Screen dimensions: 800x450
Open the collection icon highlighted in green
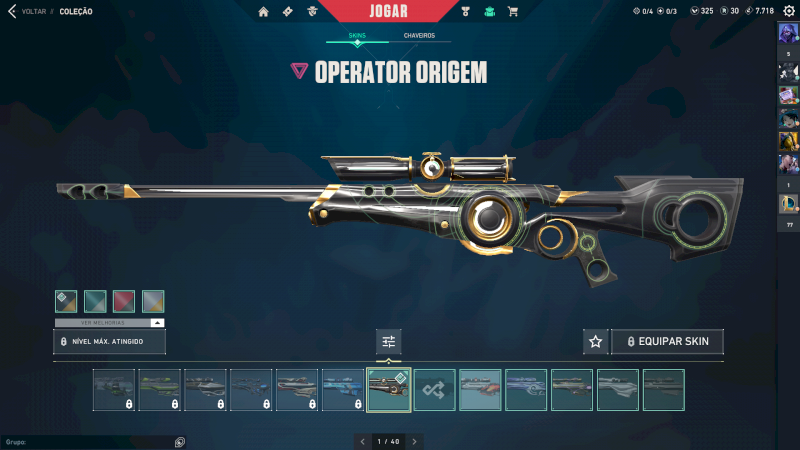(489, 12)
